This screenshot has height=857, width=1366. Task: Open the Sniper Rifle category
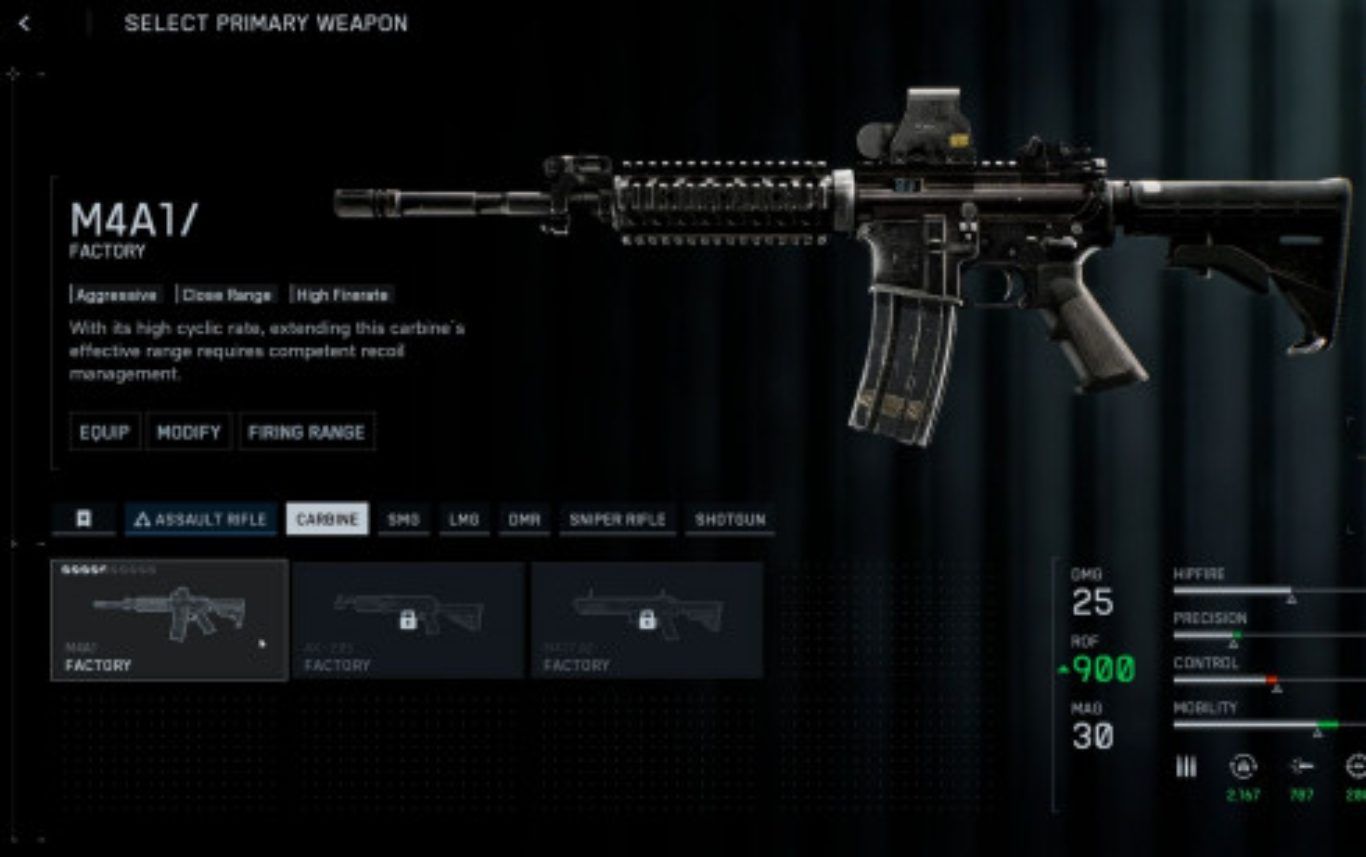point(617,519)
